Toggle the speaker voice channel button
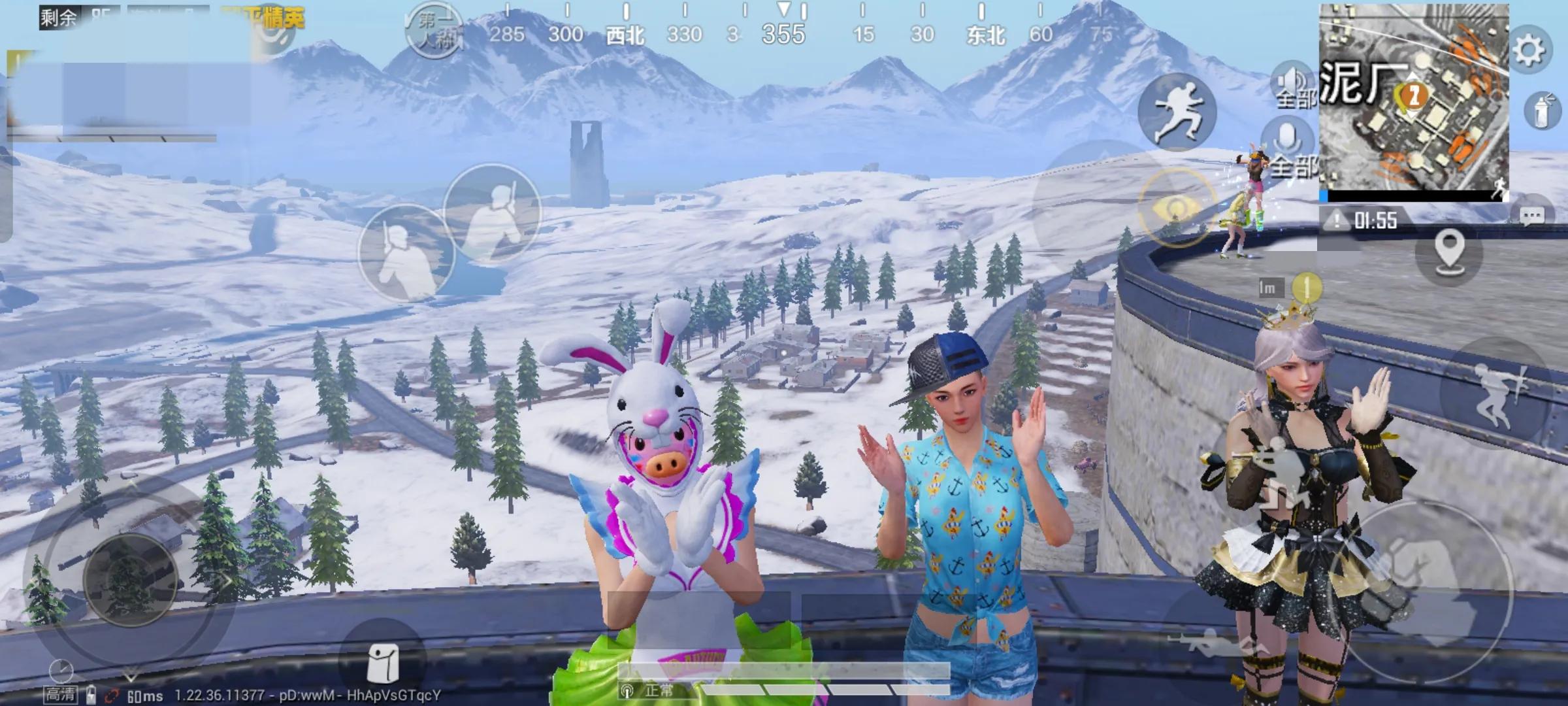The height and width of the screenshot is (706, 1568). (1291, 82)
